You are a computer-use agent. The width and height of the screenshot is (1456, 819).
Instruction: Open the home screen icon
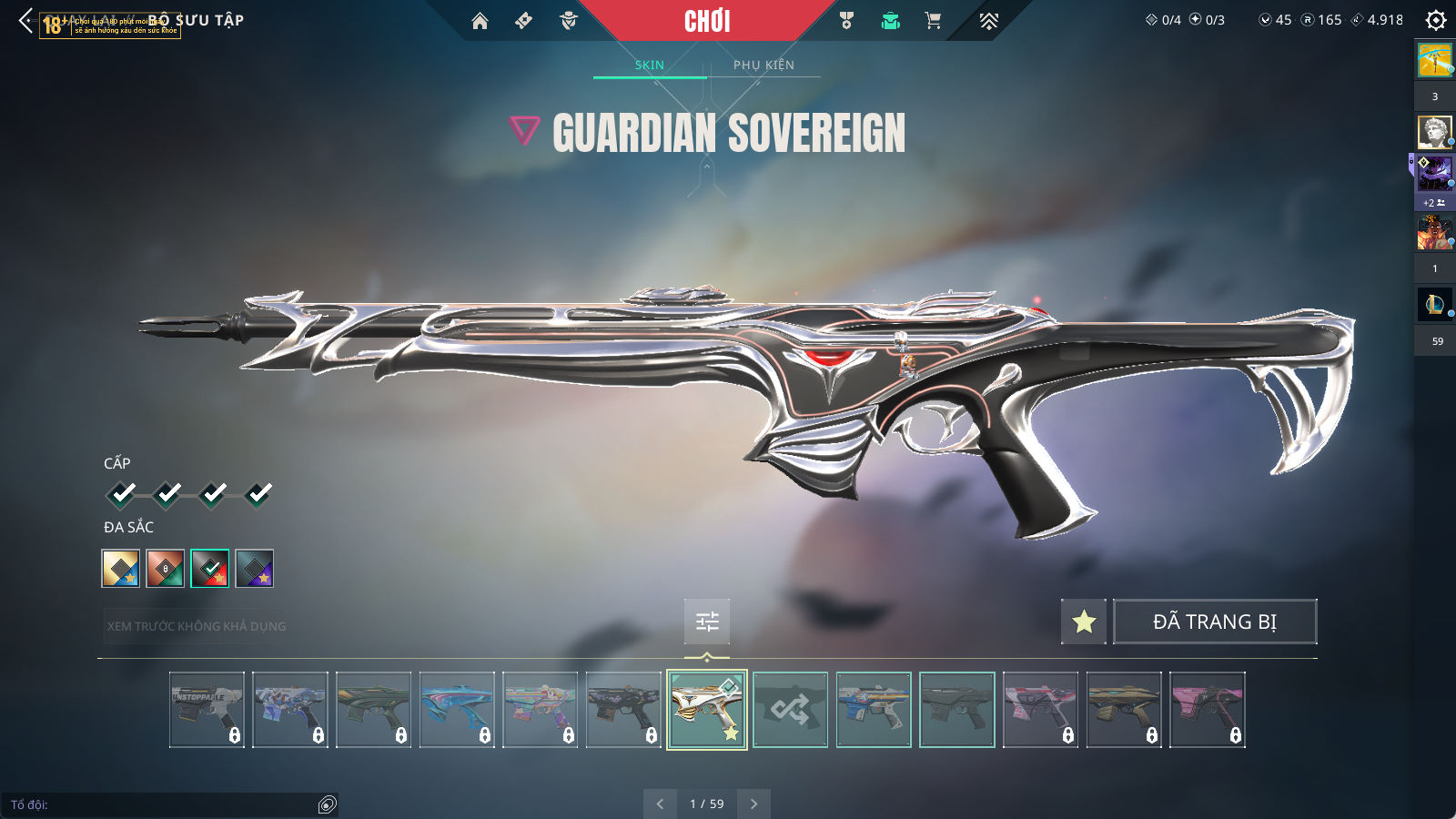point(480,21)
